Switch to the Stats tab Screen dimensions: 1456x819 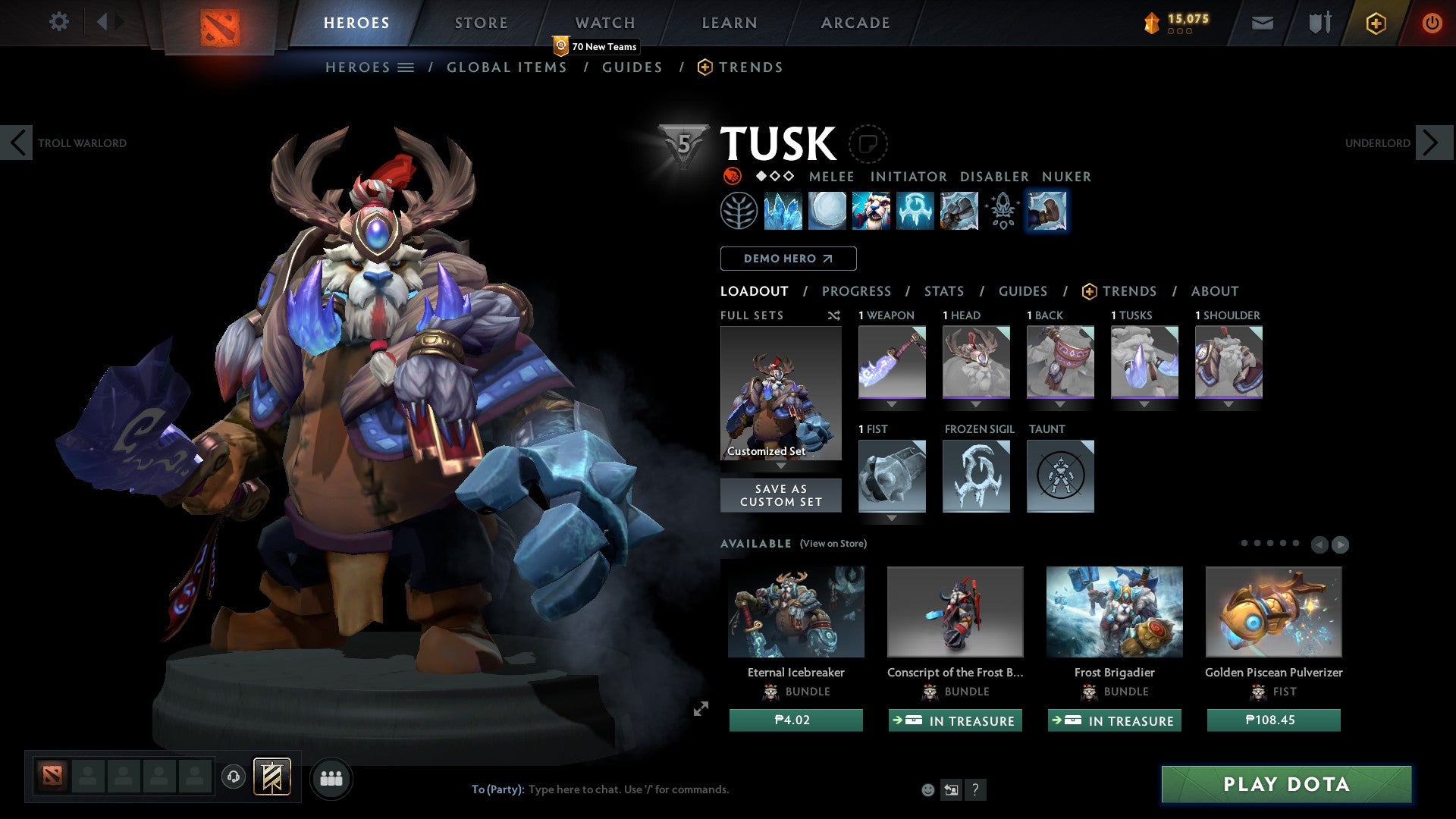click(943, 291)
